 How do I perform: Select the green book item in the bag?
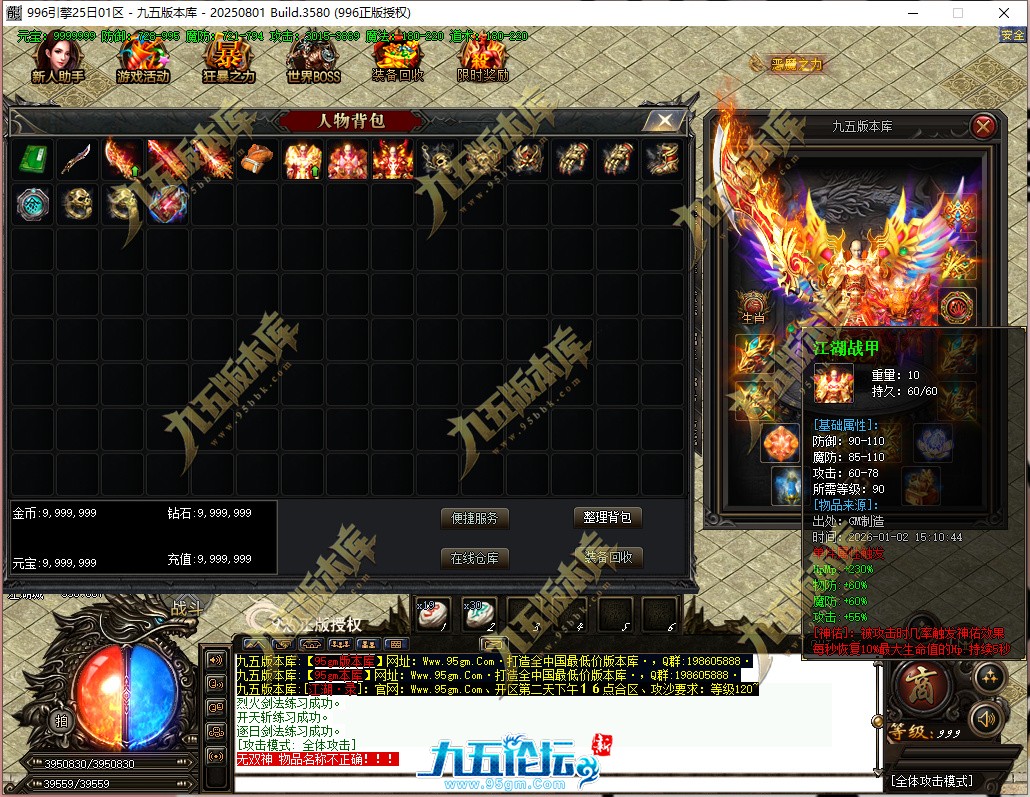(x=33, y=160)
